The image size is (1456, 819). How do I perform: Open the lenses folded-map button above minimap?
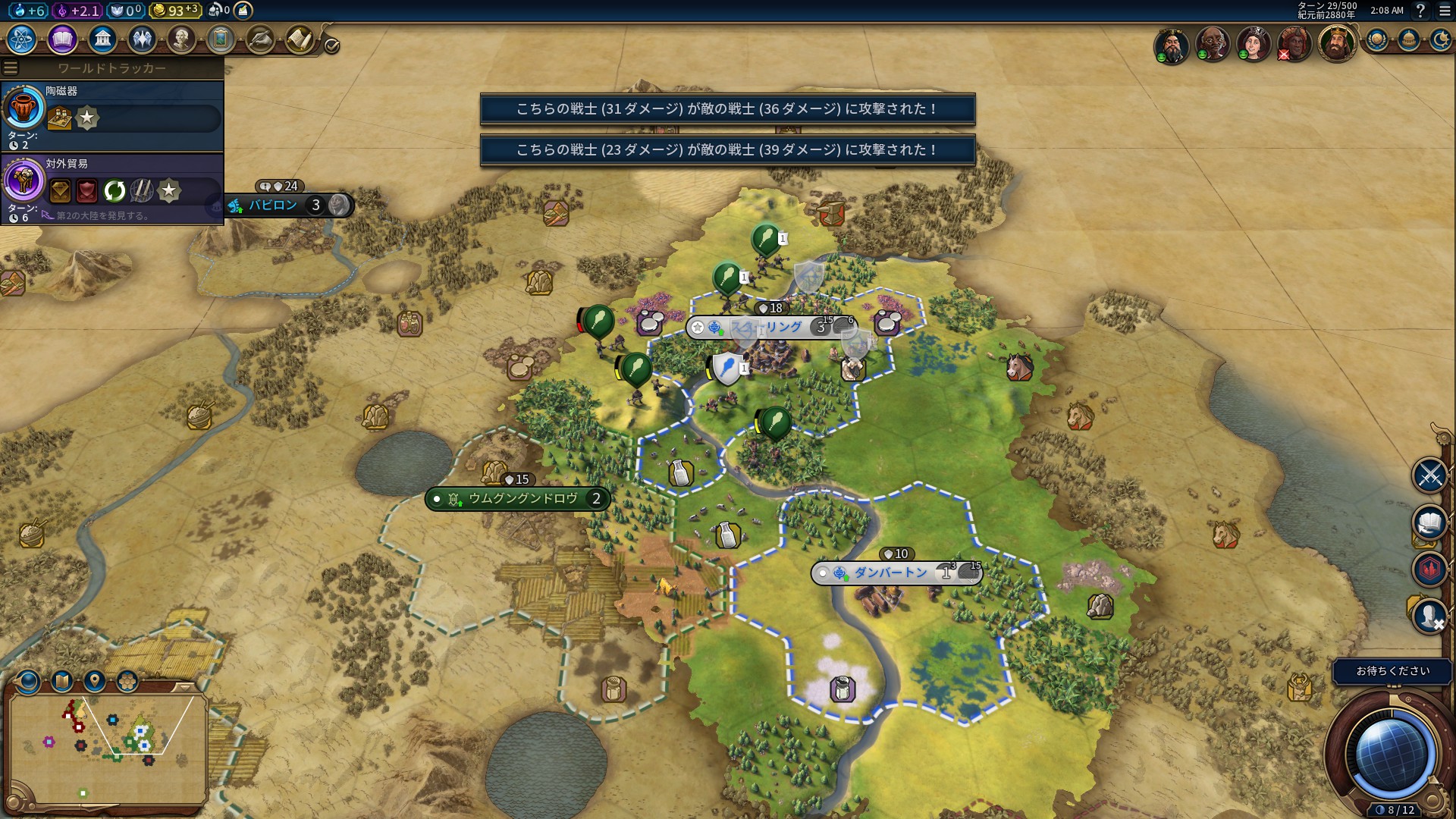(62, 680)
